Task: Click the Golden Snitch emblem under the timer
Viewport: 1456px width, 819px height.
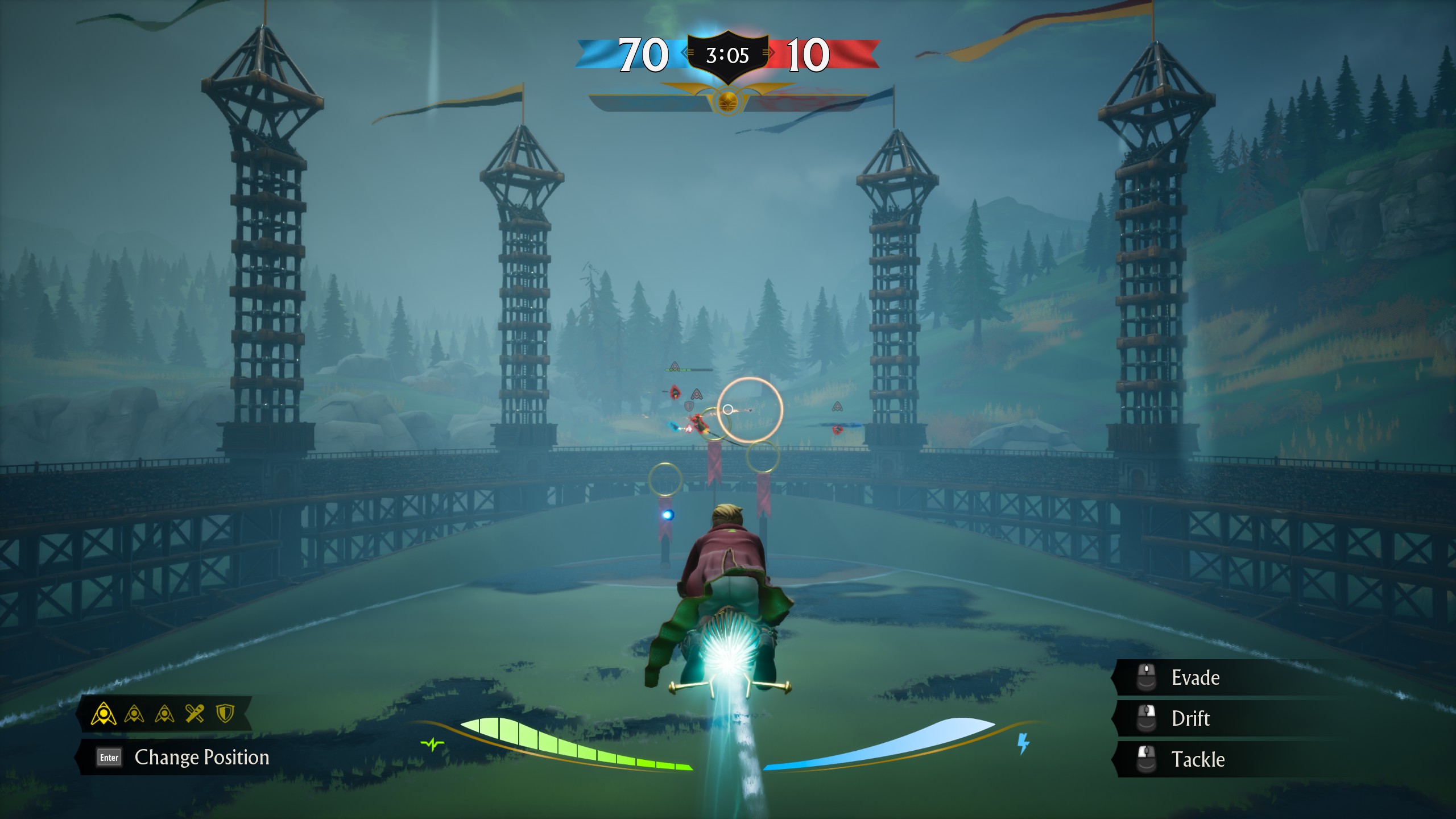Action: tap(727, 102)
